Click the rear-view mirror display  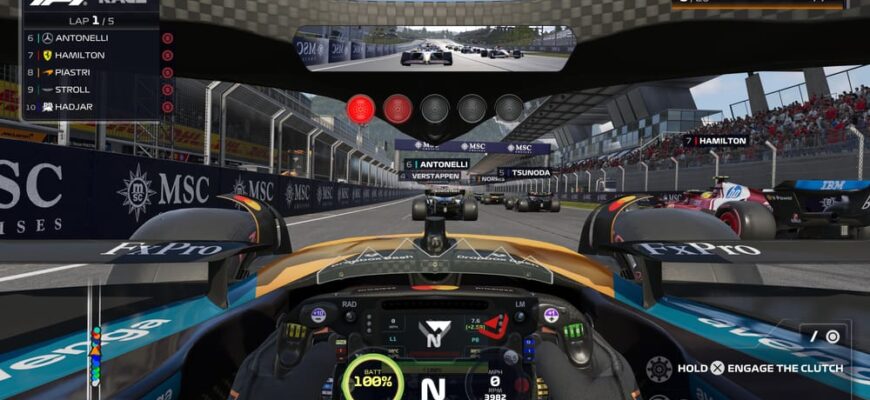434,48
